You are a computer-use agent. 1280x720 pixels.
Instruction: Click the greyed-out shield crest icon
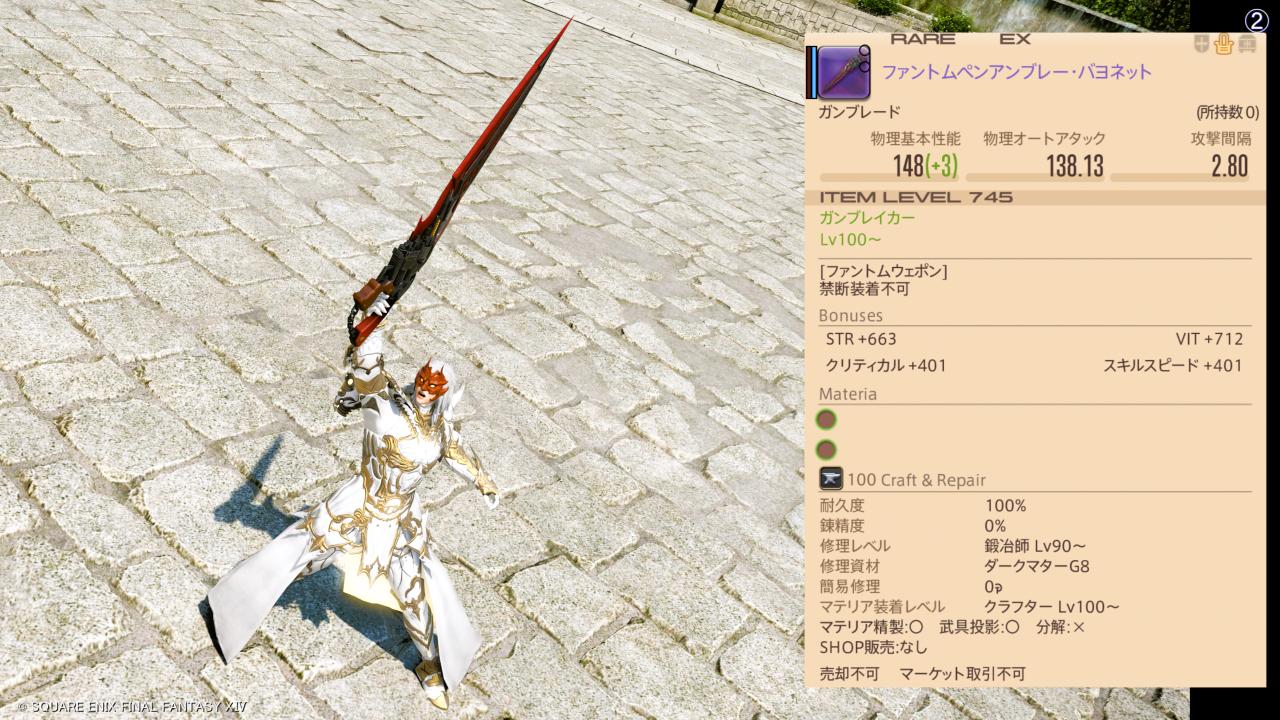tap(1201, 44)
